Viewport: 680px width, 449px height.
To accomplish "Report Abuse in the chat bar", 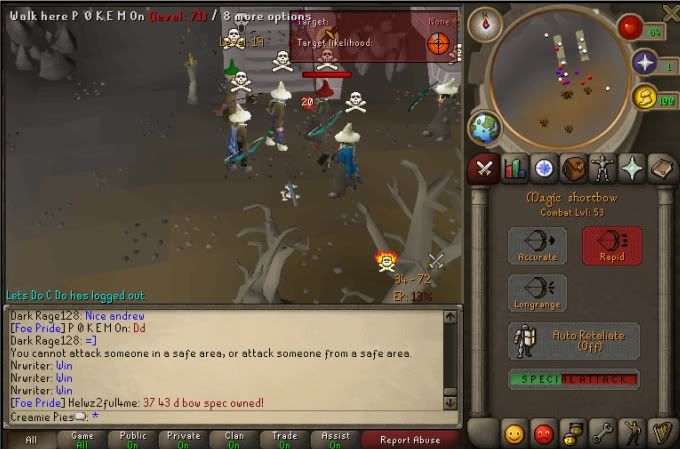I will (408, 439).
